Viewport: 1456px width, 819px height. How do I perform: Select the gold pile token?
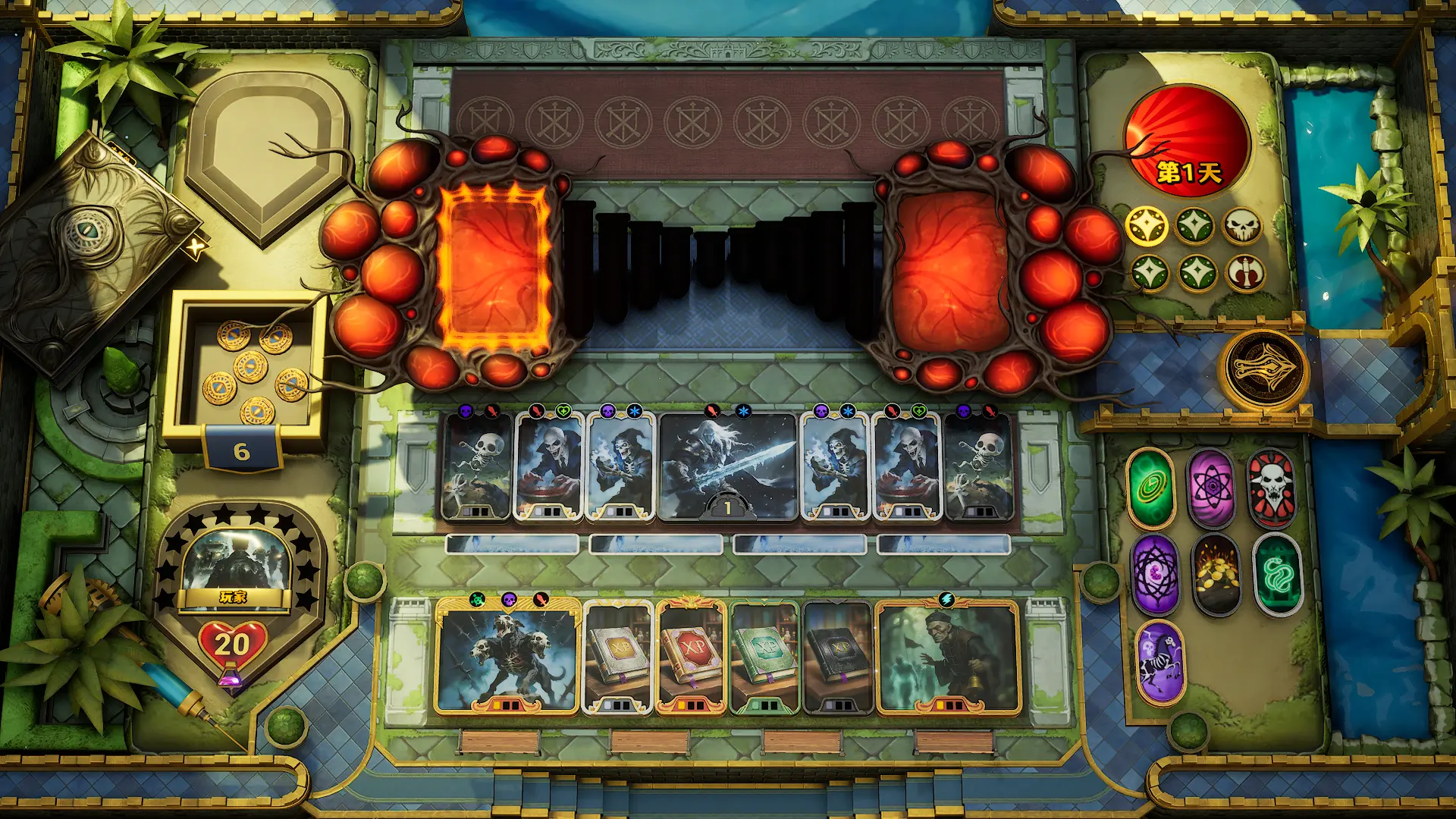[1216, 574]
